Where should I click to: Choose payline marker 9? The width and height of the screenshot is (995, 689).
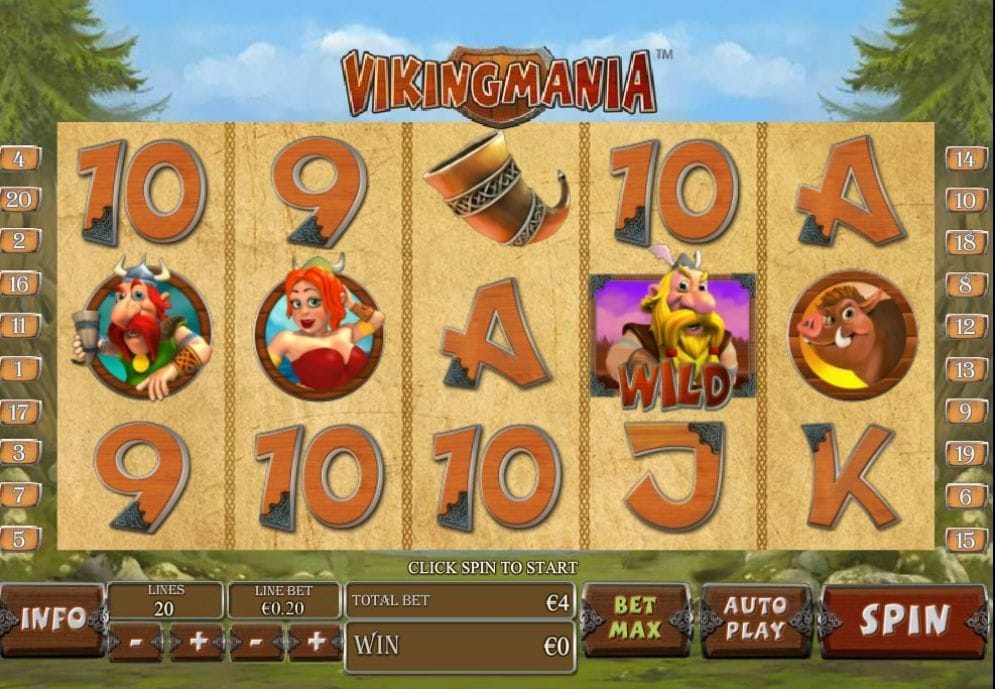click(966, 411)
